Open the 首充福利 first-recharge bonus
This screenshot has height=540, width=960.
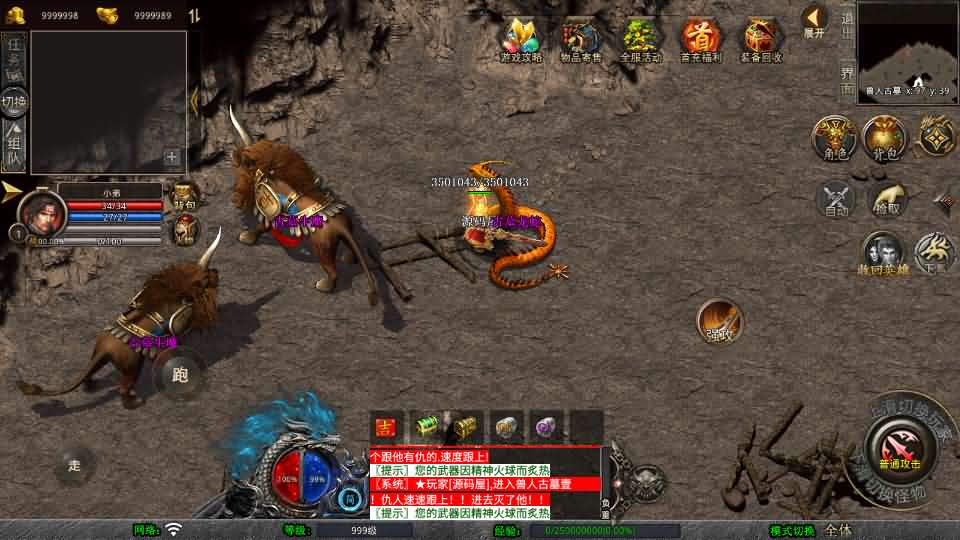pyautogui.click(x=701, y=40)
